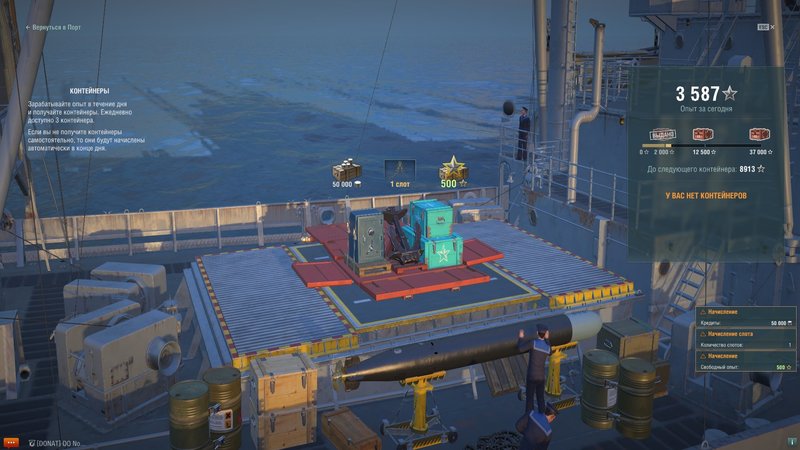The image size is (800, 450).
Task: Open the orange chat bubble button
Action: [11, 441]
